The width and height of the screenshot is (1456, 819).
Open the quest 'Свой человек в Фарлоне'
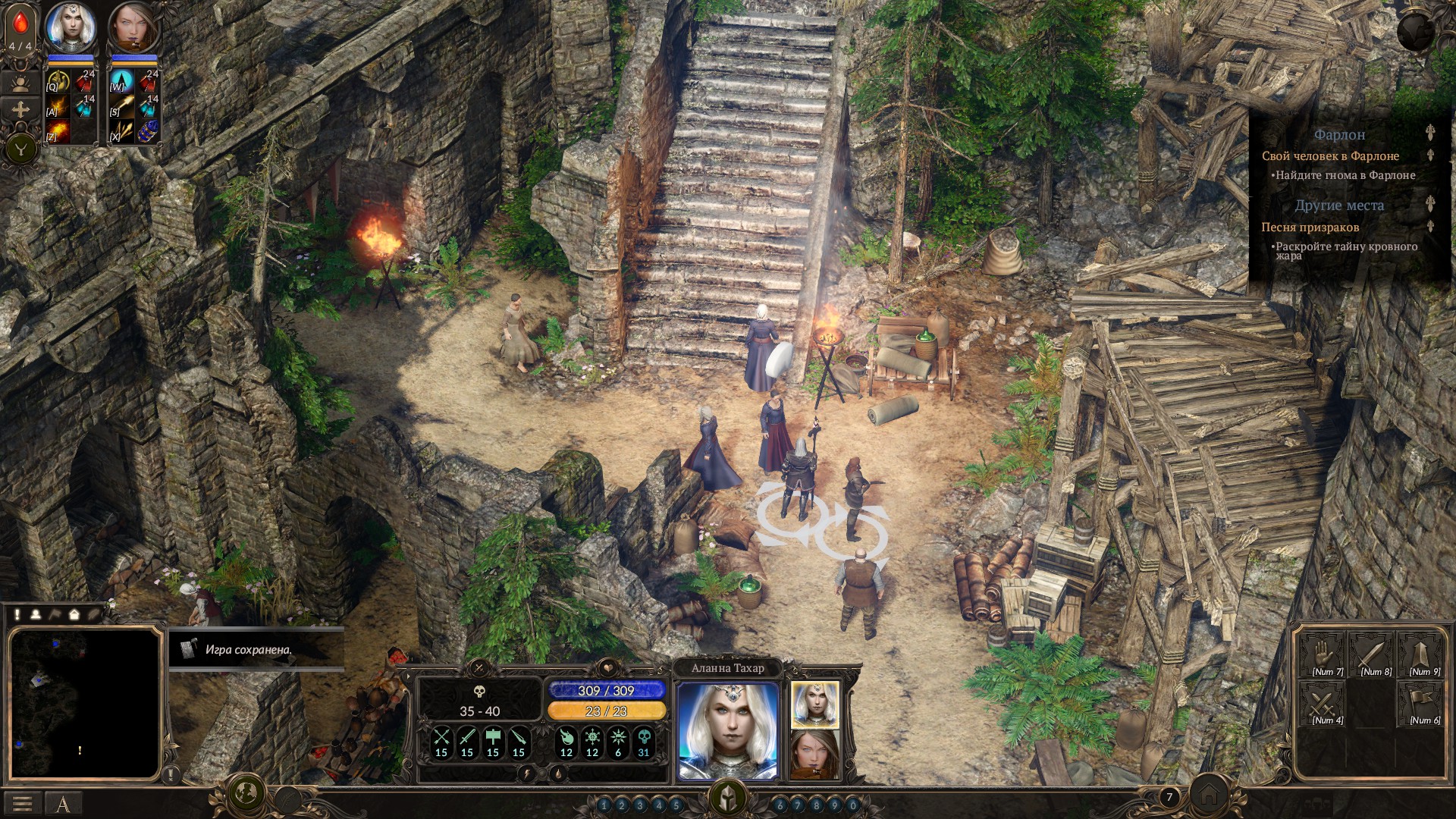pyautogui.click(x=1330, y=156)
